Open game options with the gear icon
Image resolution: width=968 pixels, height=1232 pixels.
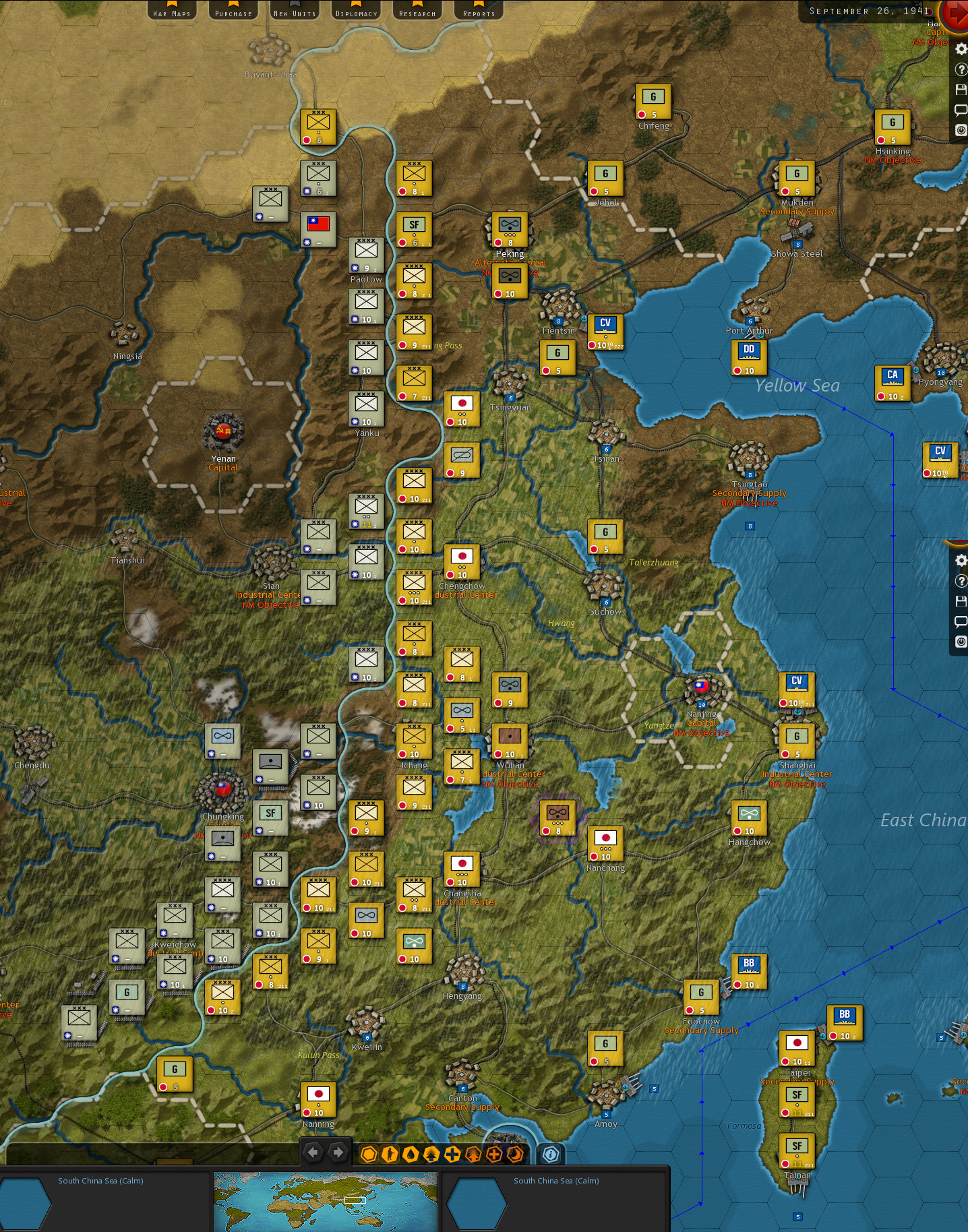[960, 49]
